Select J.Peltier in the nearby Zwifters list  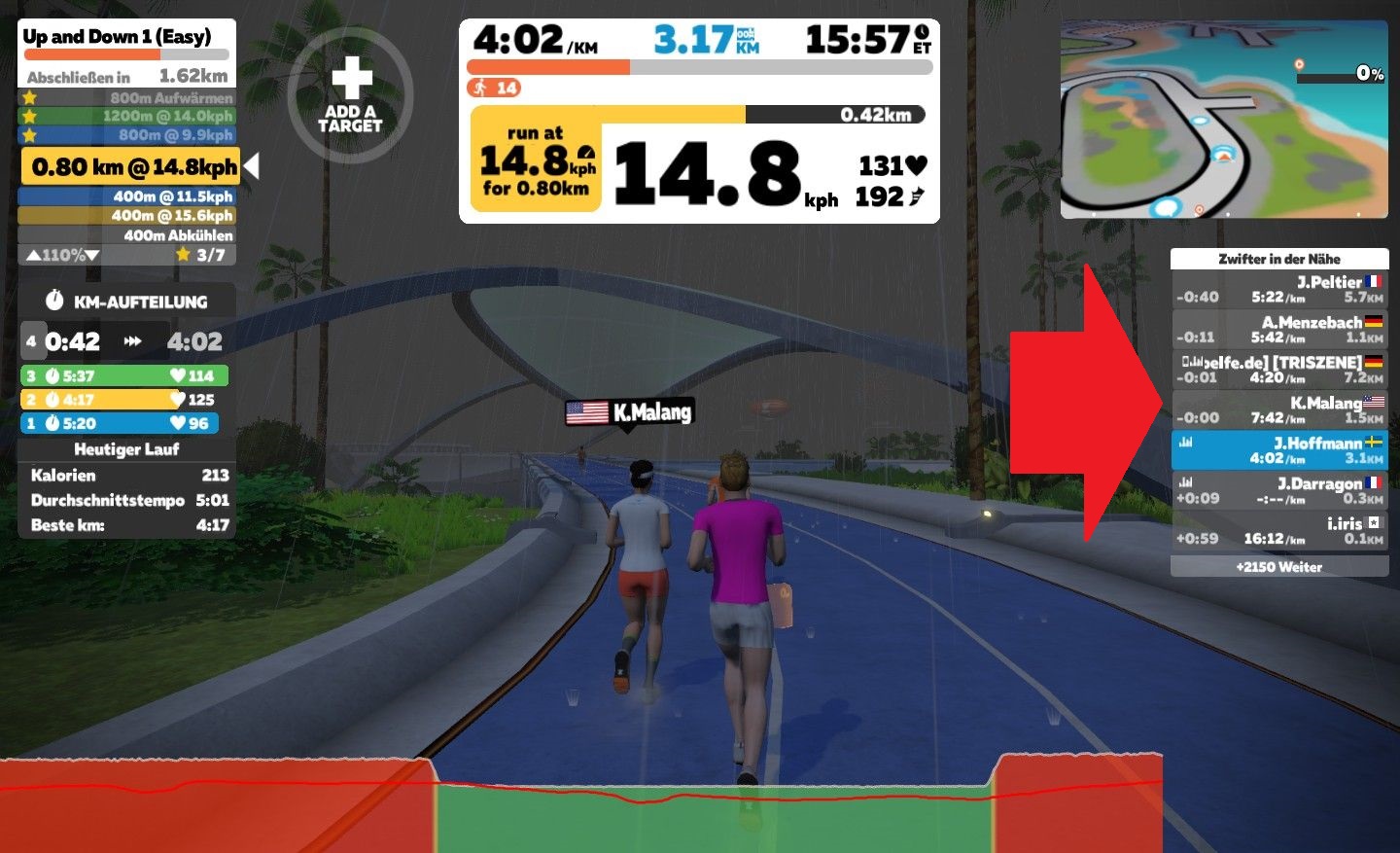pyautogui.click(x=1279, y=289)
